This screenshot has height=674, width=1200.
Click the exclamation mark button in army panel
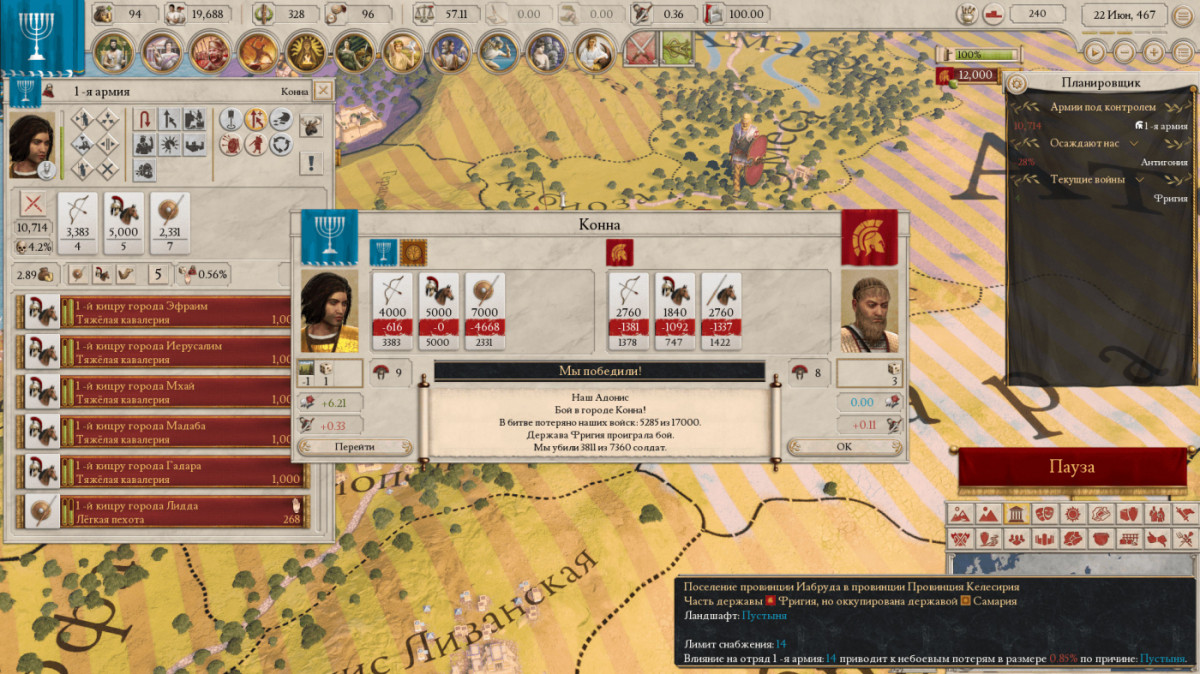(312, 163)
